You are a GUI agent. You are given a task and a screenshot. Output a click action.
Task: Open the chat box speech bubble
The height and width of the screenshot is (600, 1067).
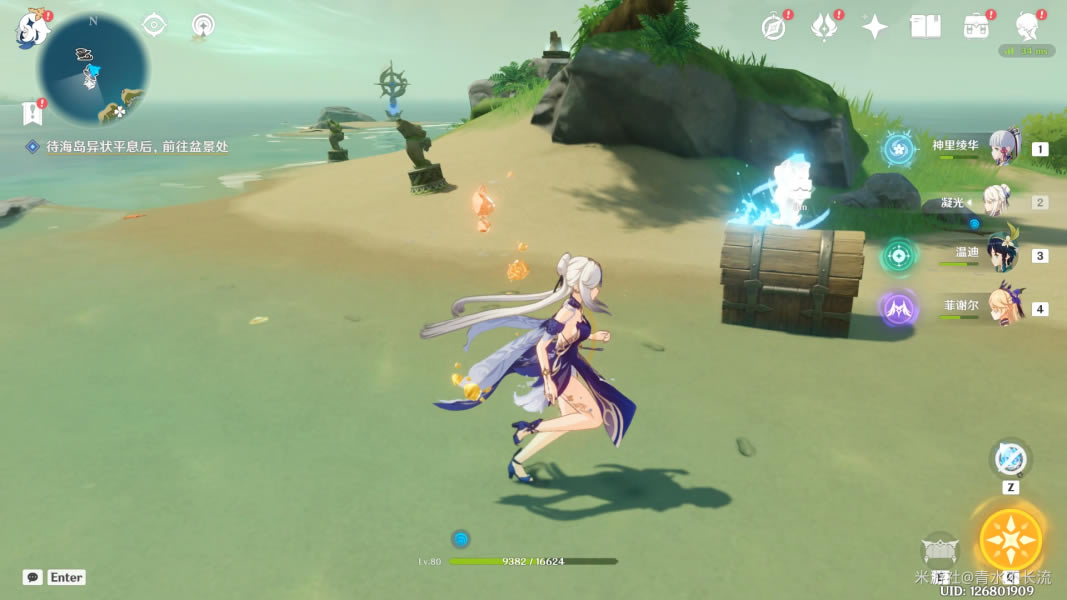coord(33,577)
